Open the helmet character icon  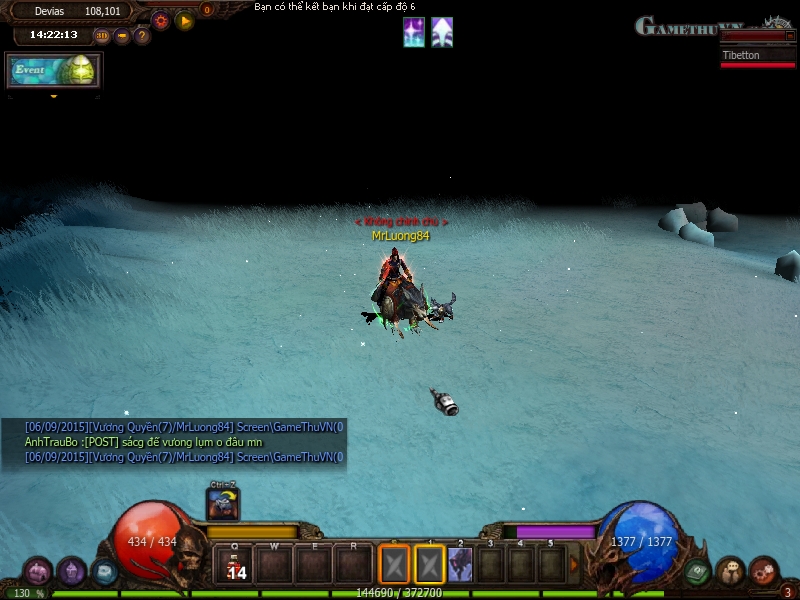(x=72, y=572)
